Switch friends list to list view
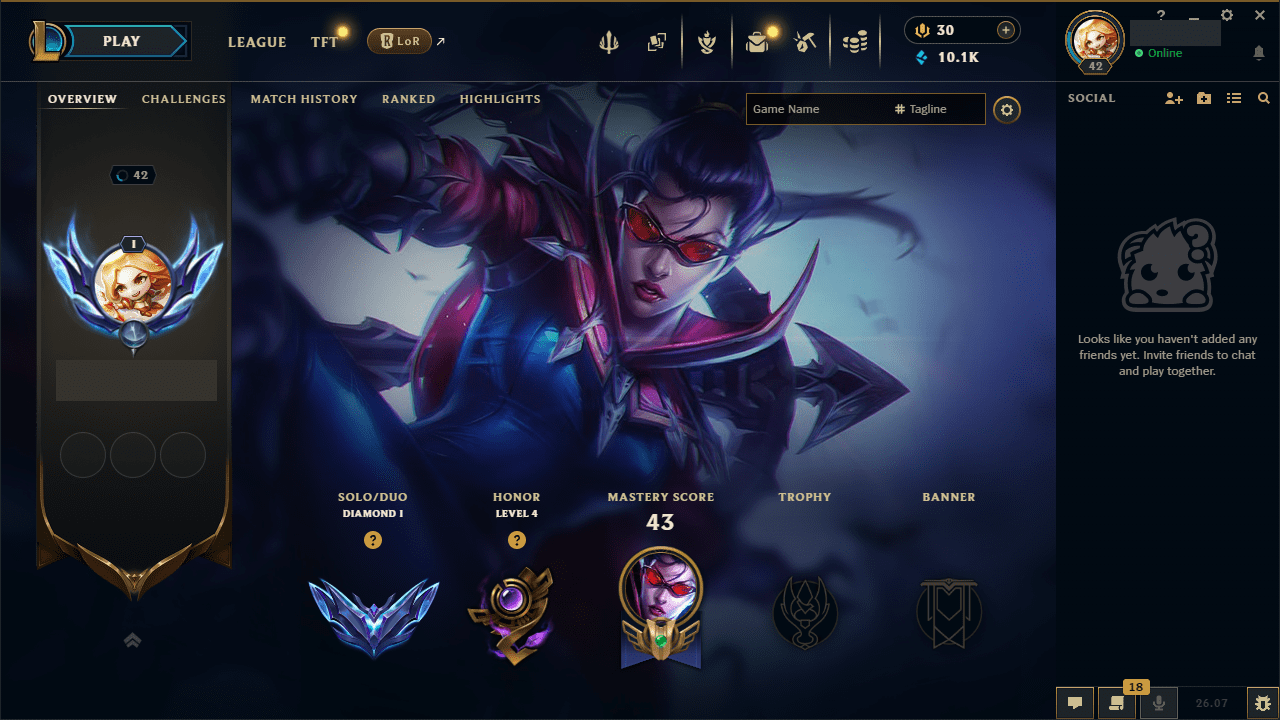 (1233, 97)
